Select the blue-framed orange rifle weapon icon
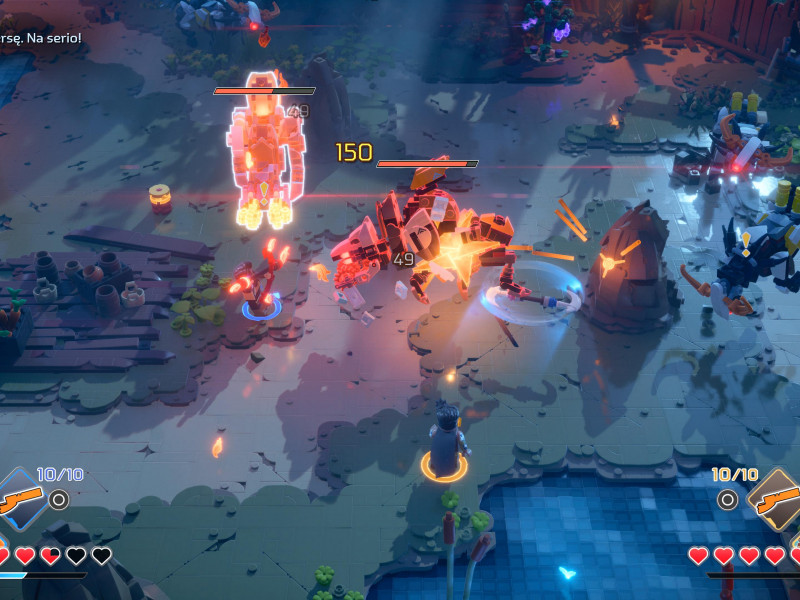Screen dimensions: 800x600 tap(20, 498)
